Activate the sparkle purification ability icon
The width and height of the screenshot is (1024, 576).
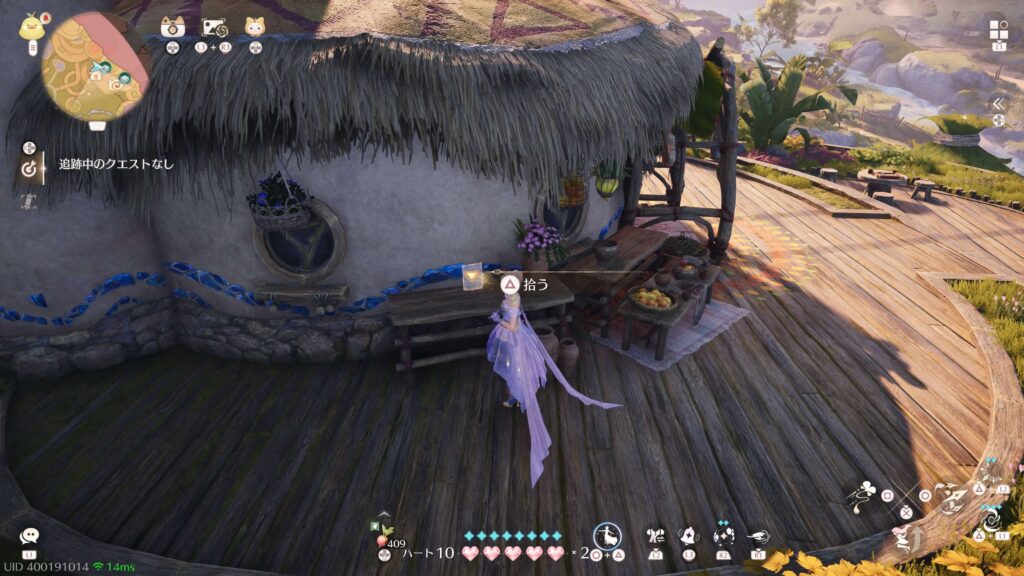click(723, 536)
